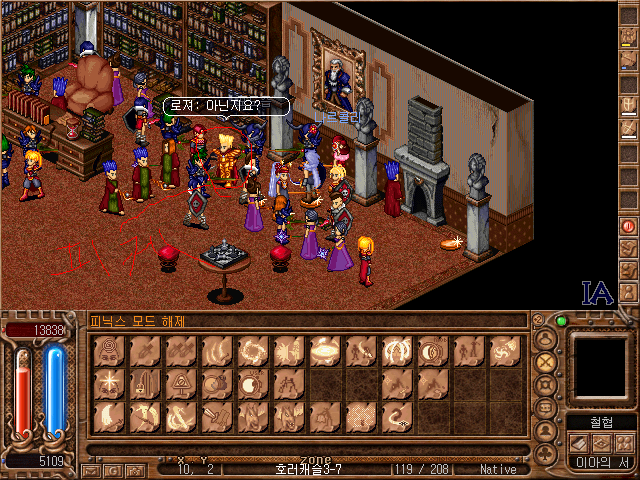Select the empty portrait display panel
Viewport: 640px width, 480px height.
pyautogui.click(x=598, y=366)
